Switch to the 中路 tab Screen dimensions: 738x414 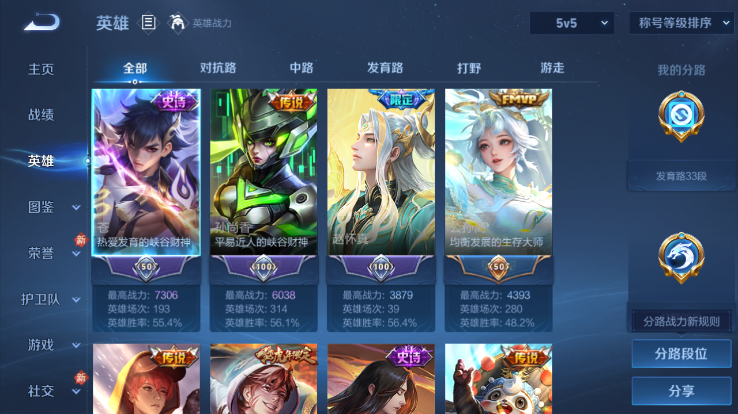pyautogui.click(x=301, y=68)
